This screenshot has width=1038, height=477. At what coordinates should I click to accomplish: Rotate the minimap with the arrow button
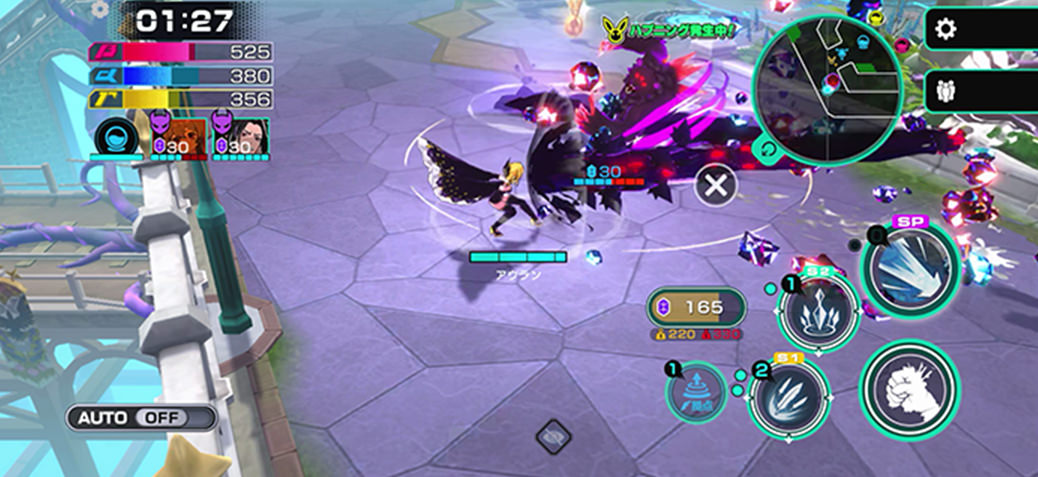(x=767, y=151)
